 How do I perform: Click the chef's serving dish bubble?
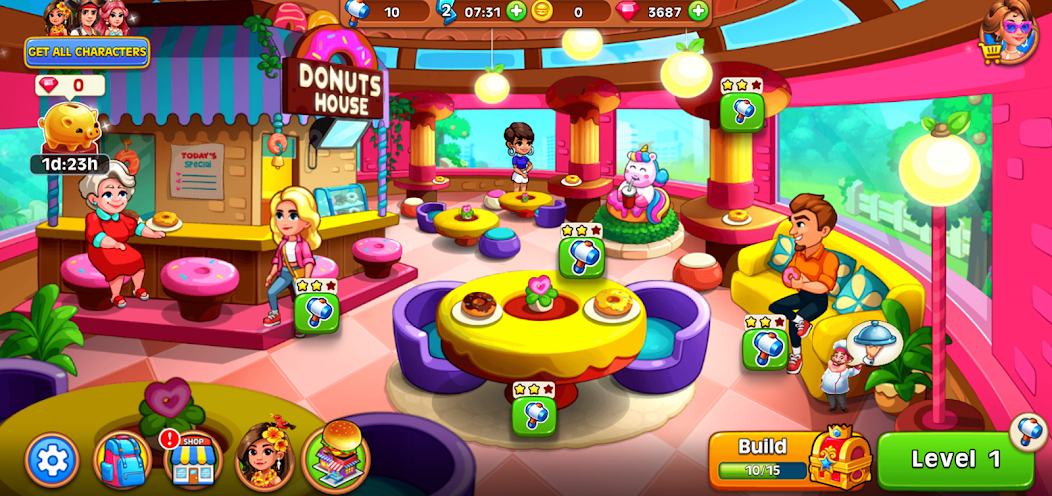tap(873, 344)
